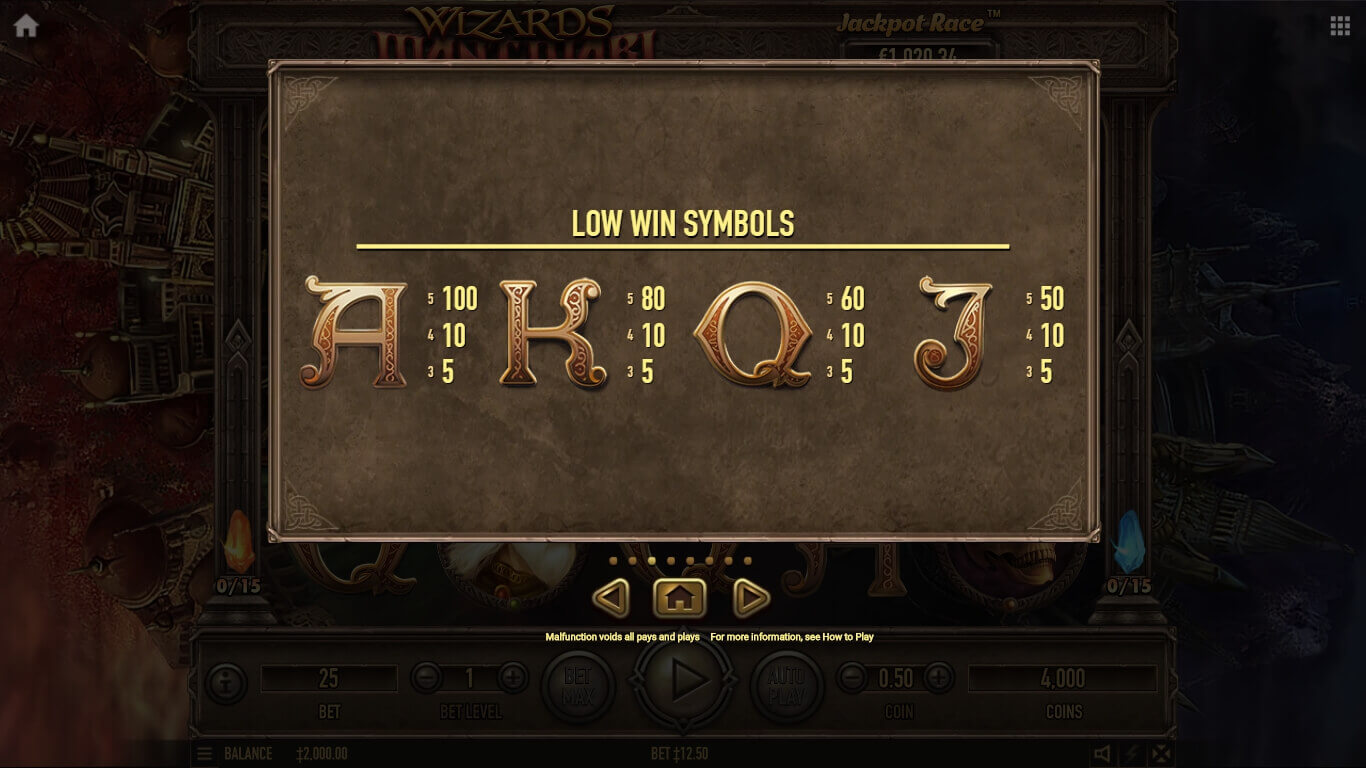Advance to the next paytable page

(x=750, y=598)
